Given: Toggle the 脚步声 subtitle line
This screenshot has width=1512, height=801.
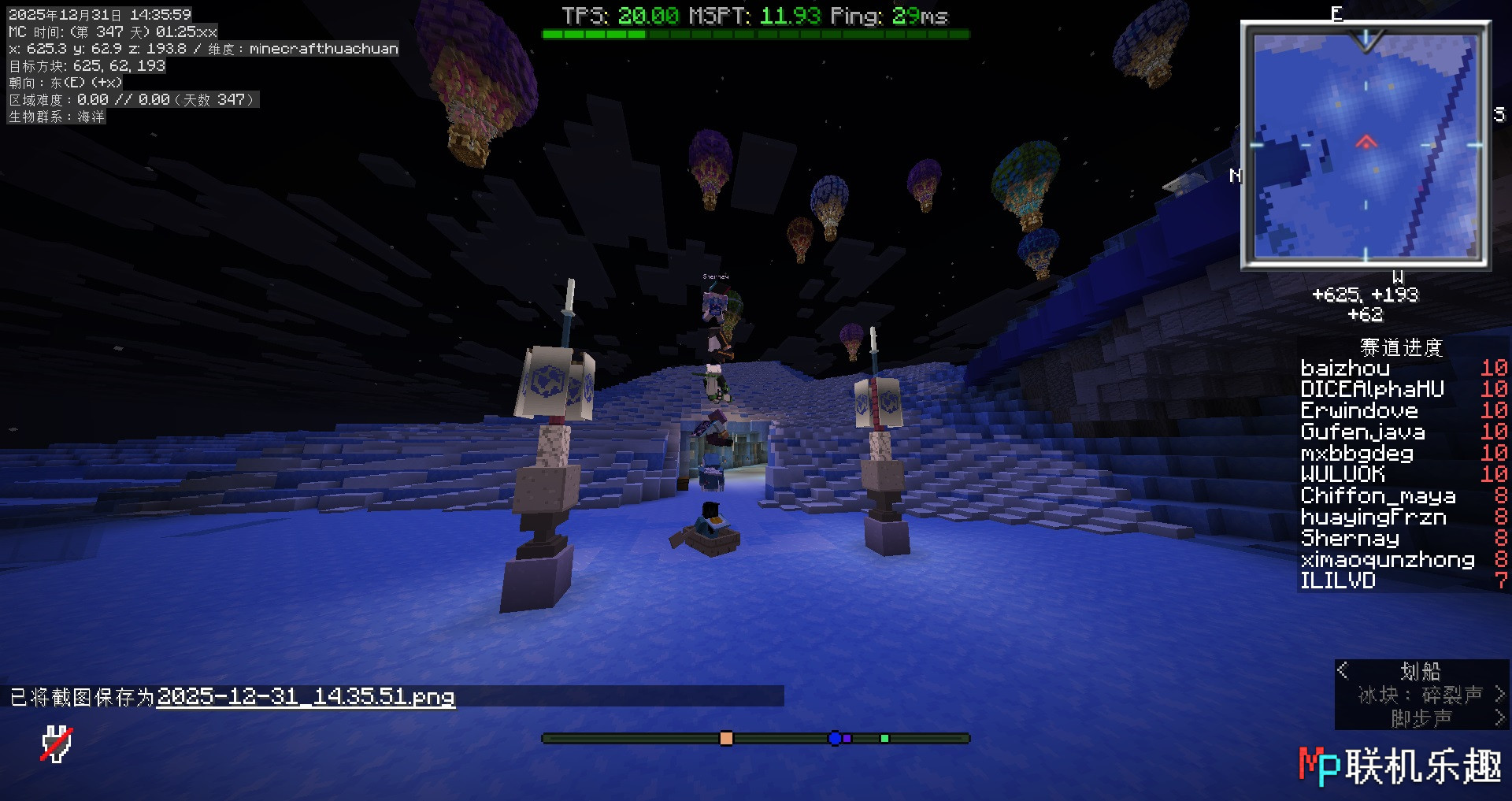Looking at the screenshot, I should pos(1422,718).
